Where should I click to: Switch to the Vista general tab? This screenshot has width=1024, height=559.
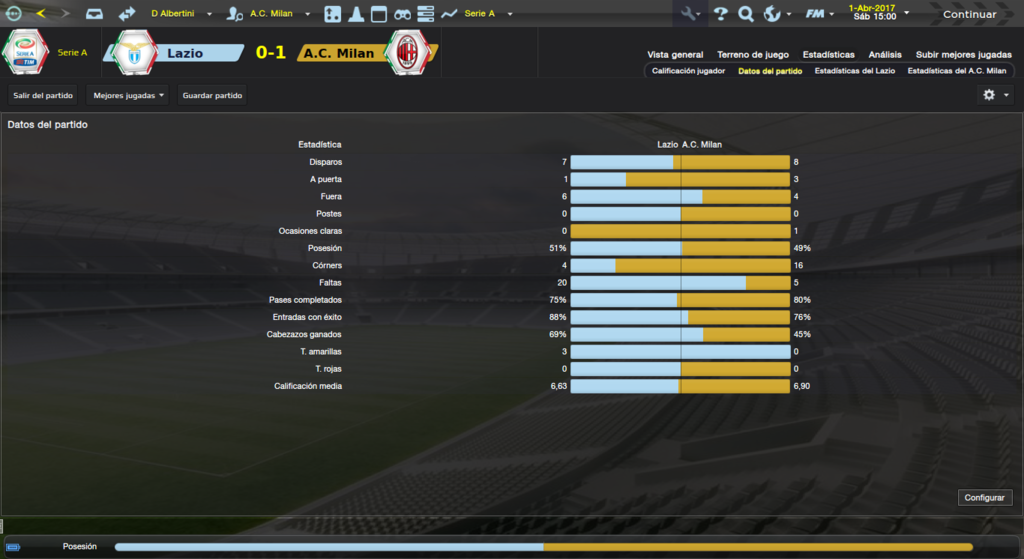(675, 55)
